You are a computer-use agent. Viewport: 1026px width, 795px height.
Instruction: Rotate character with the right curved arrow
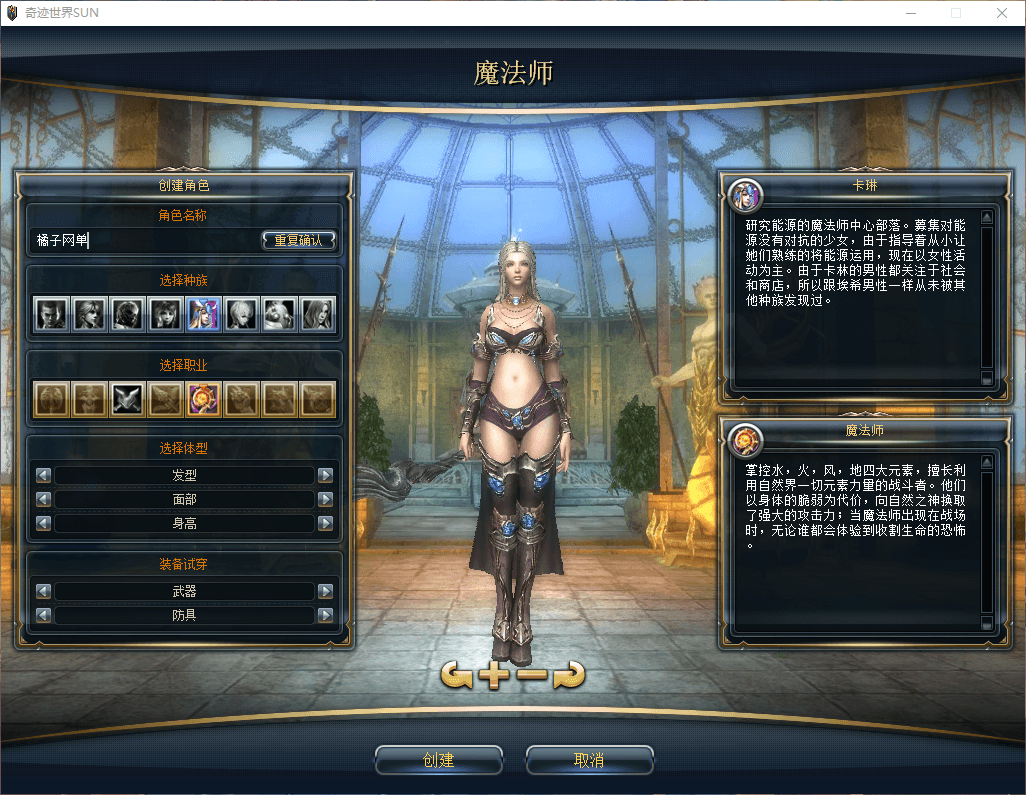pos(569,675)
